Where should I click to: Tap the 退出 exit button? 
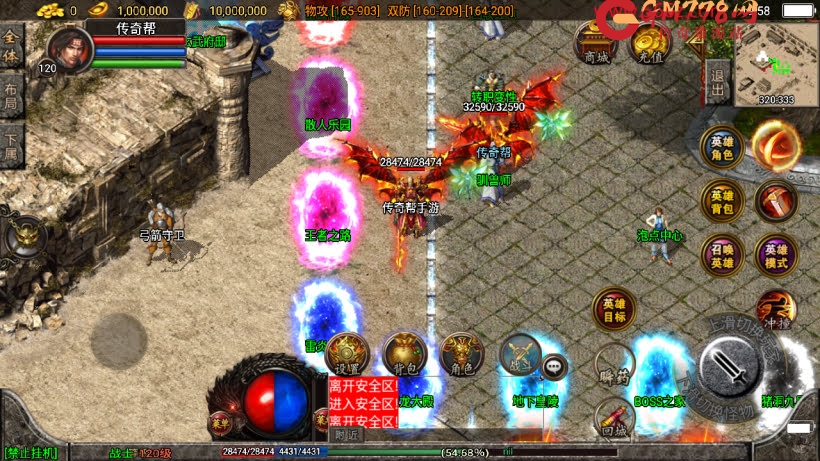click(716, 80)
